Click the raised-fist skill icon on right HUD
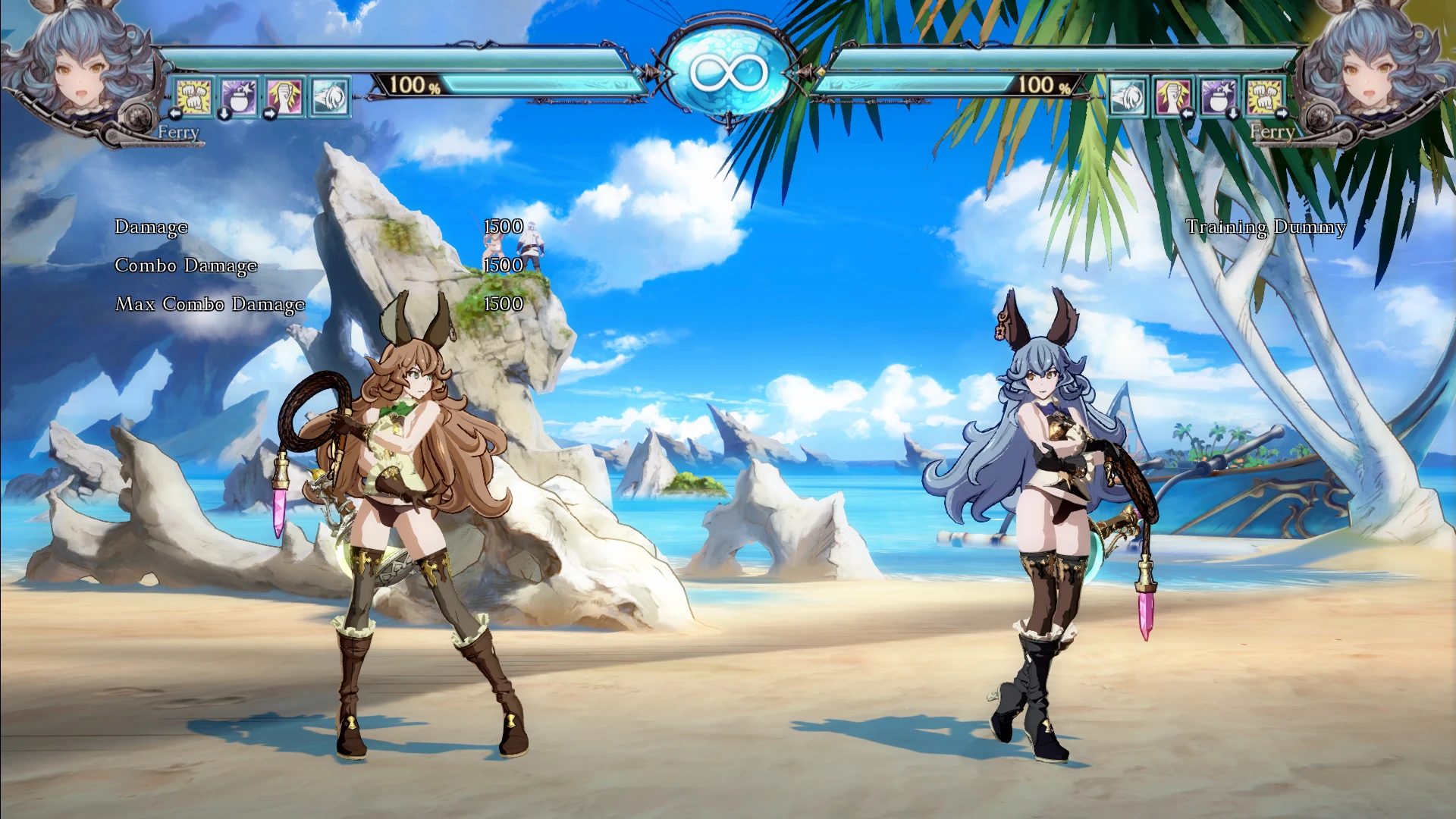The width and height of the screenshot is (1456, 819). 1172,97
